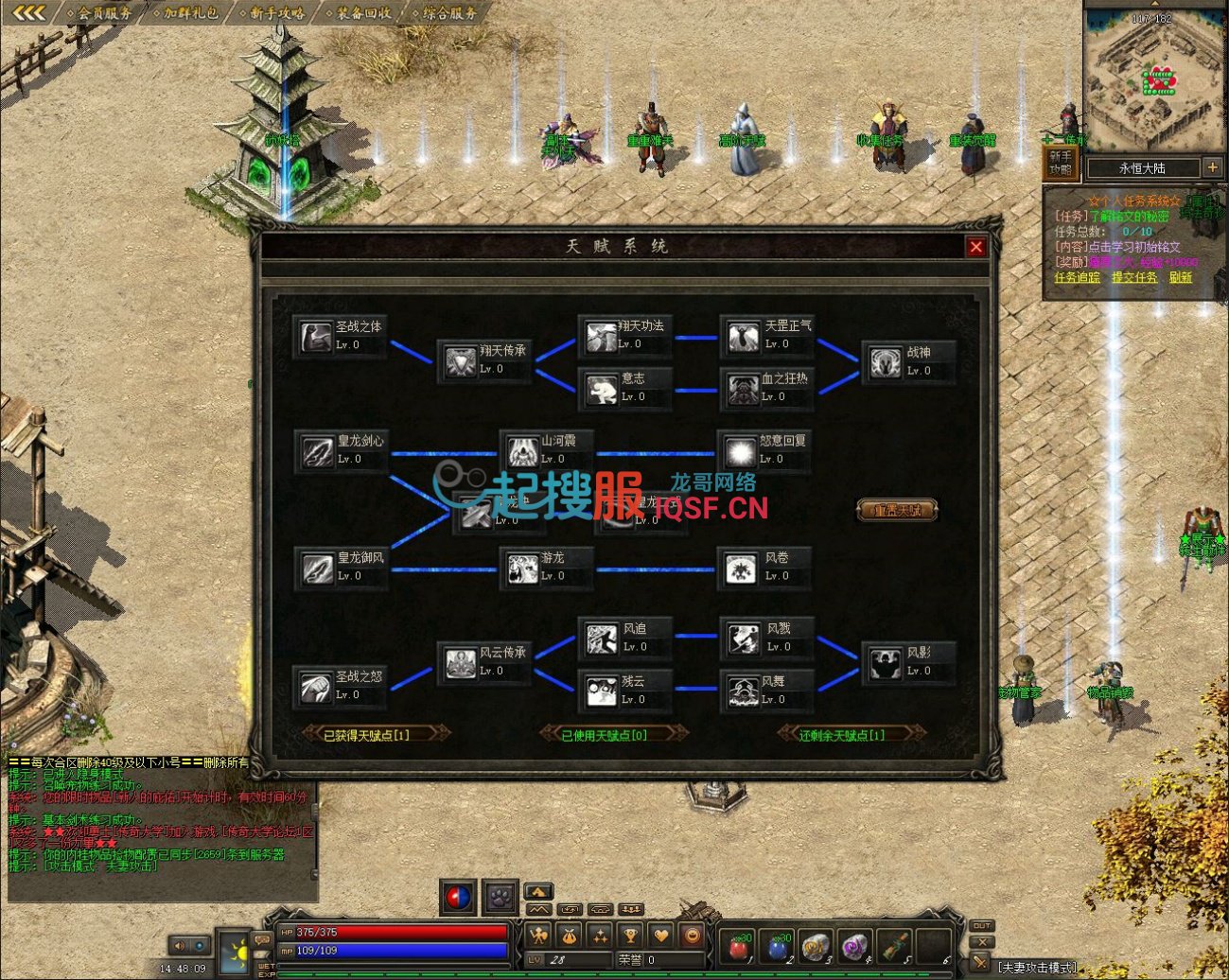Click the plus button beside 永恒大陆
Screen dimensions: 1229x980
tap(1212, 167)
